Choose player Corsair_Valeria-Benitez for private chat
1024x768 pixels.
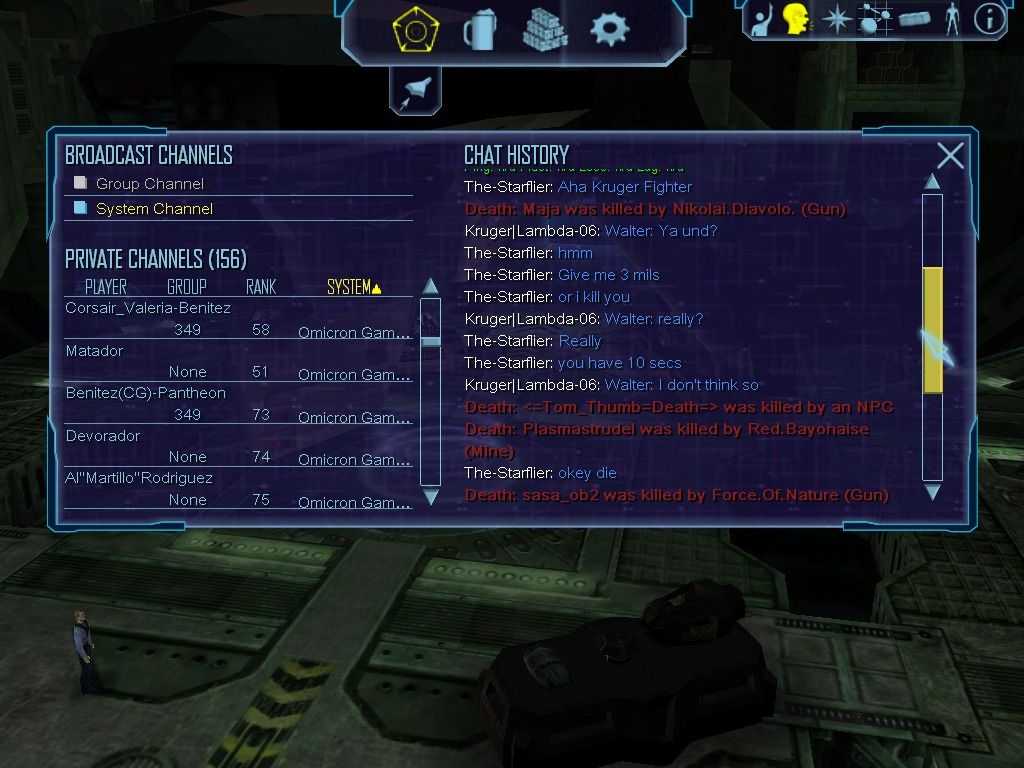coord(148,308)
